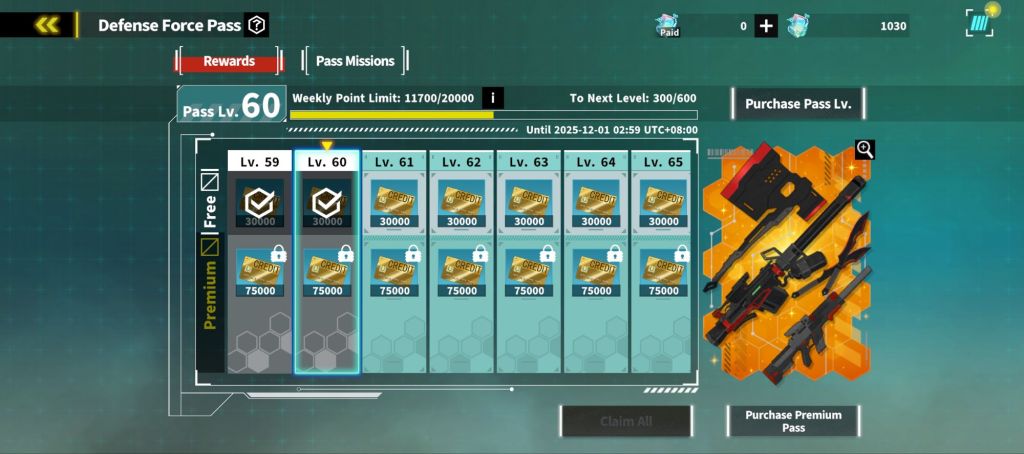Click the Lv. 60 claimed free reward
1024x454 pixels.
pyautogui.click(x=327, y=203)
